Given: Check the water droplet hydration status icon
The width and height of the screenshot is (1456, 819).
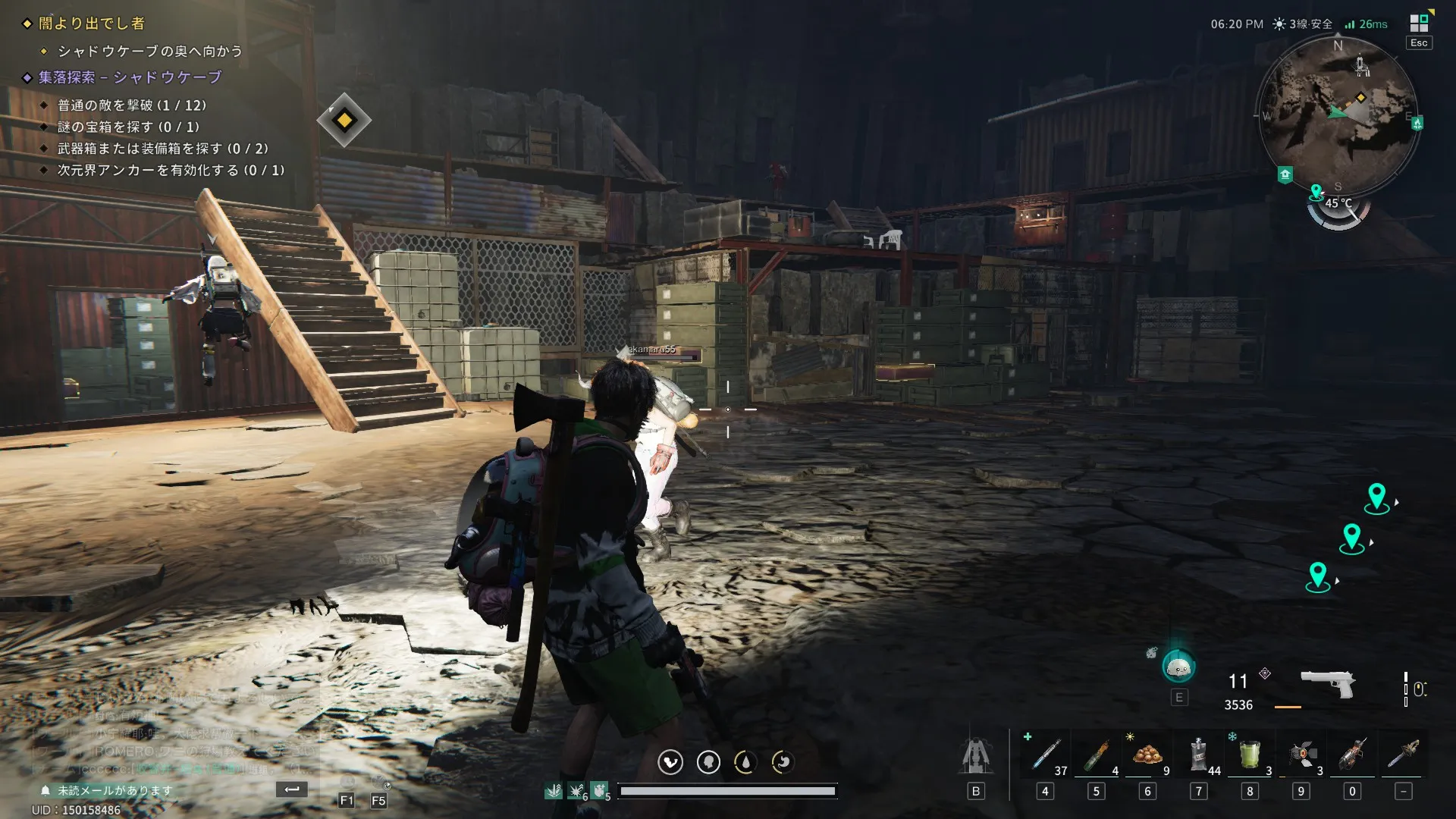Looking at the screenshot, I should 745,762.
